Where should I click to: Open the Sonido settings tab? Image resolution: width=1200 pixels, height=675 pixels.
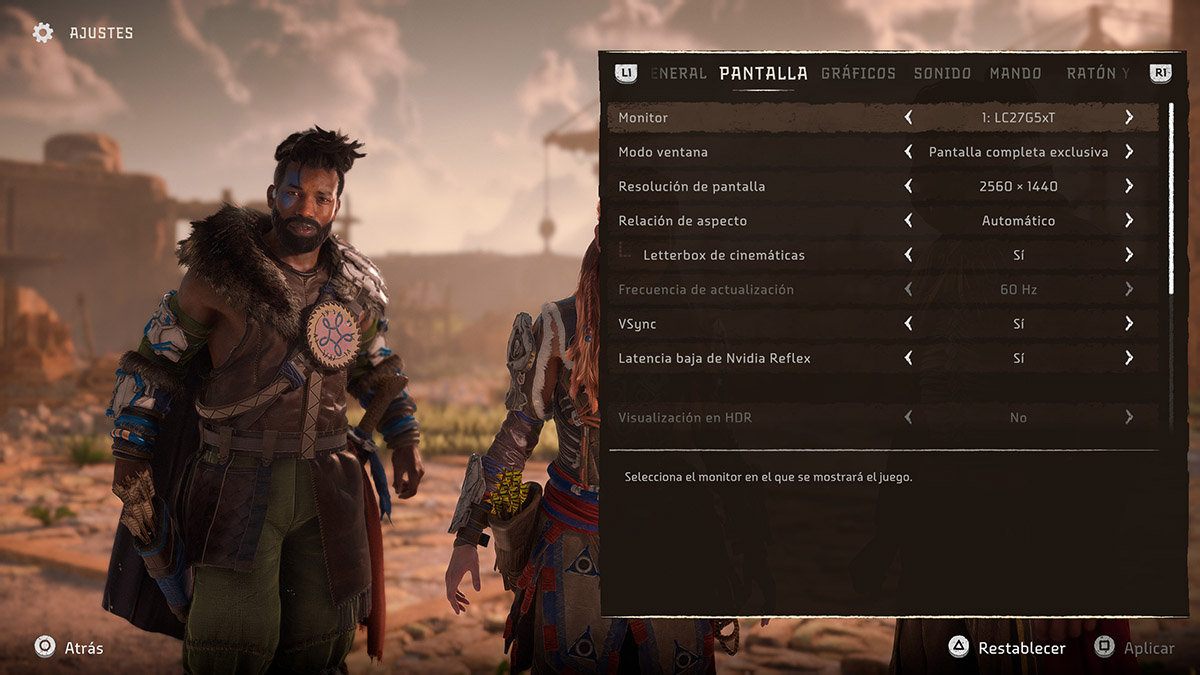click(942, 73)
